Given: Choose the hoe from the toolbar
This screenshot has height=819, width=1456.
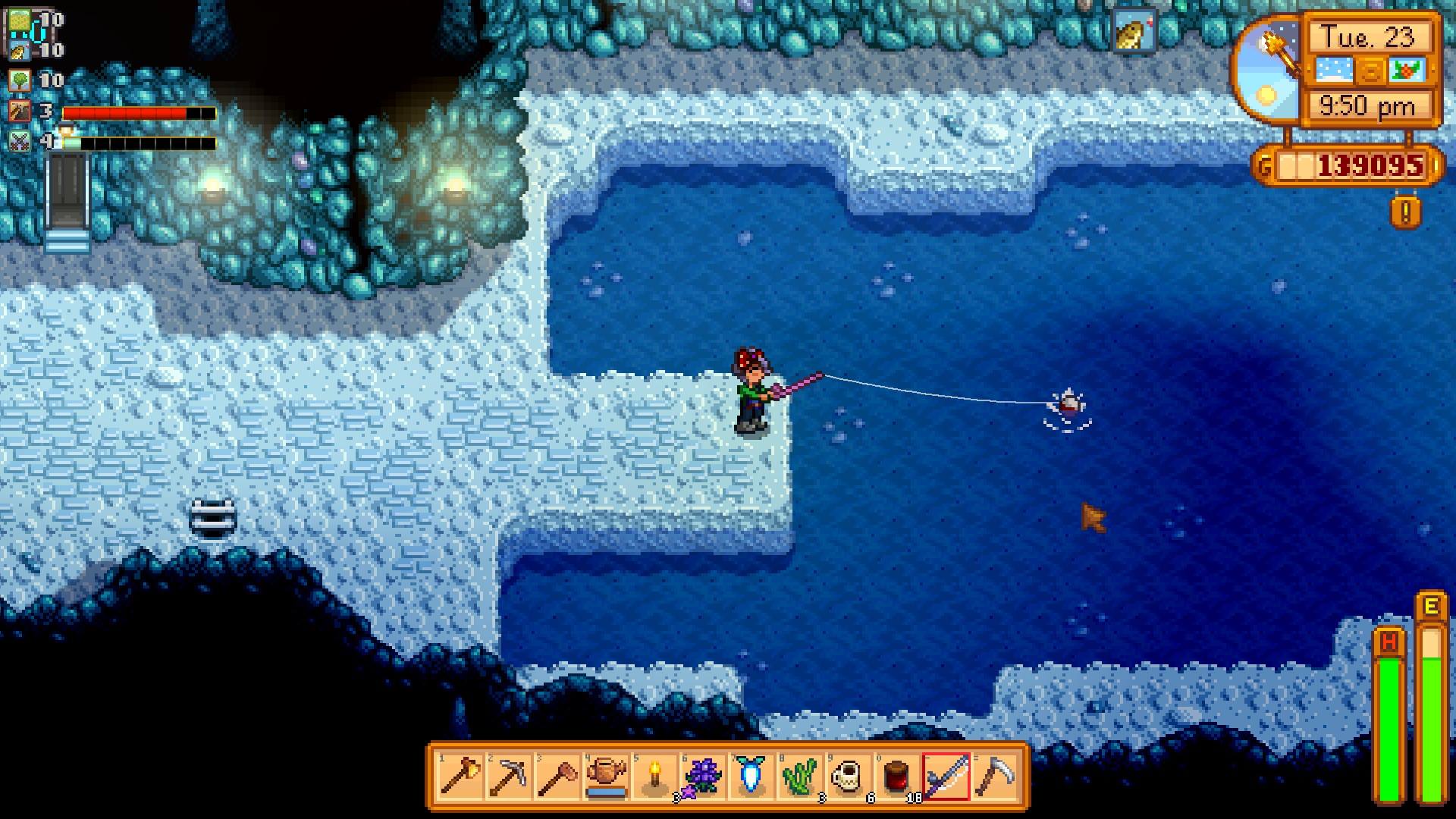Looking at the screenshot, I should pyautogui.click(x=557, y=777).
